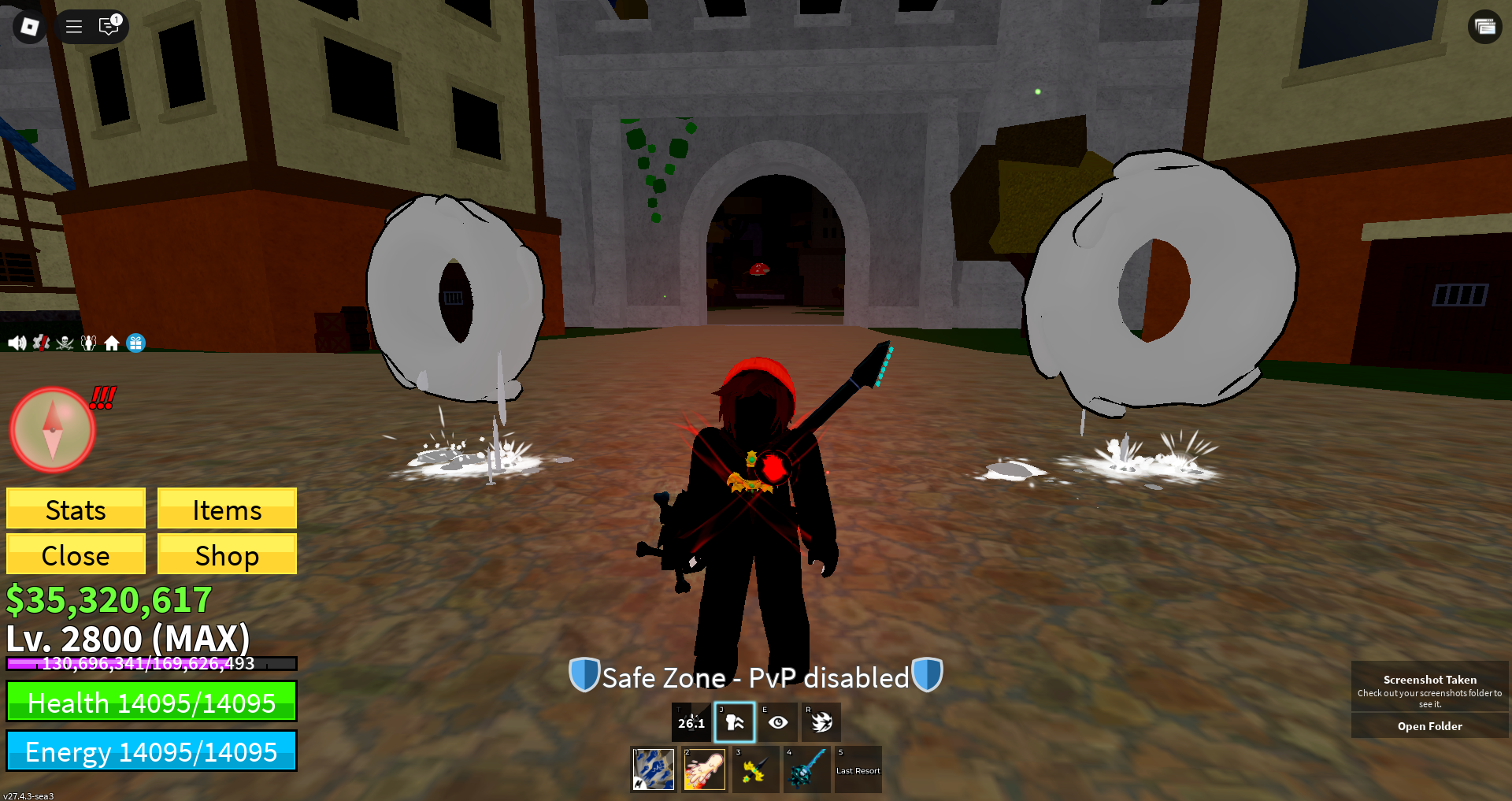The width and height of the screenshot is (1512, 801).
Task: Equip the yellow-hilted dark sword
Action: point(755,769)
